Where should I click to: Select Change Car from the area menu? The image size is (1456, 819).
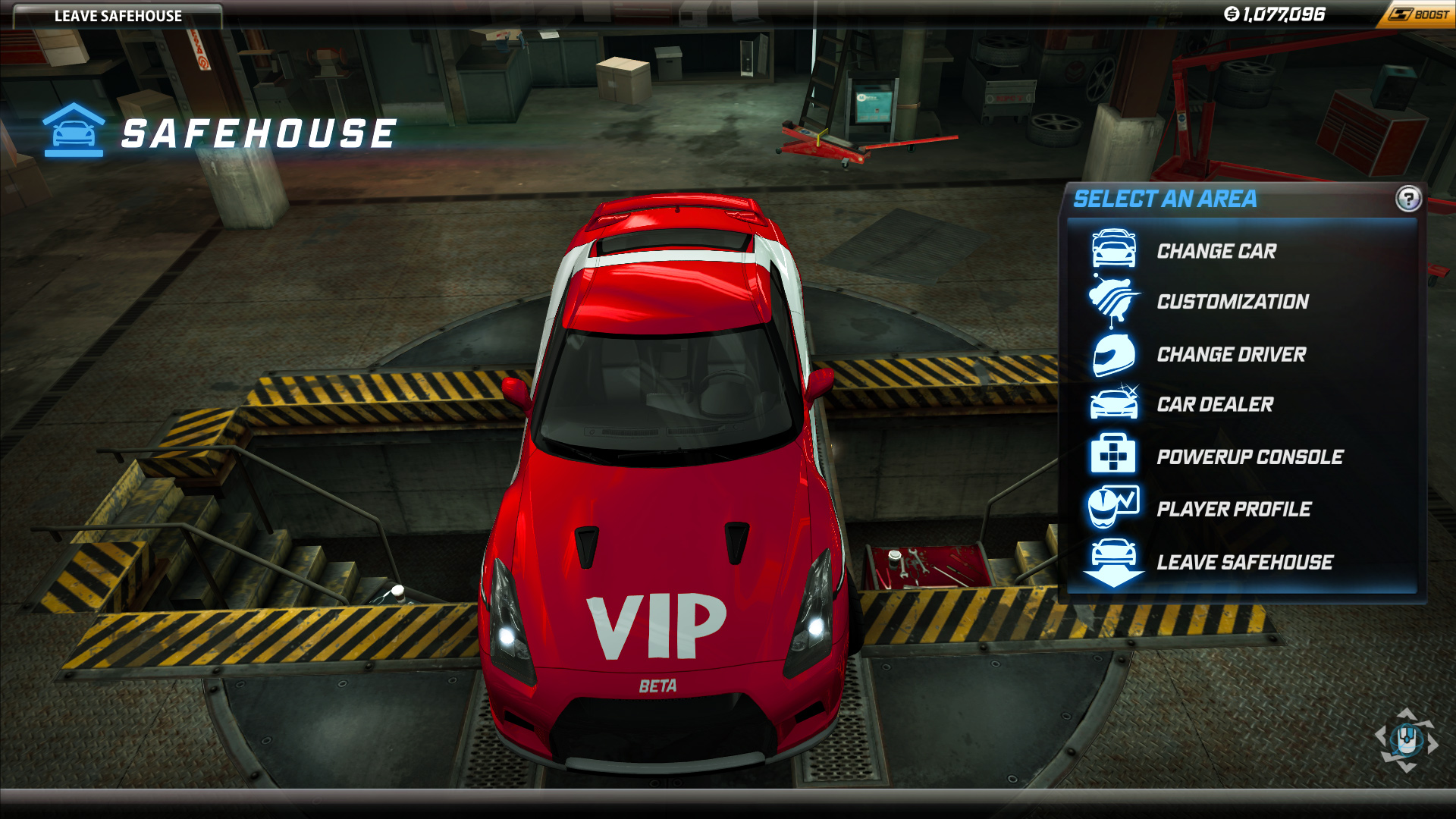click(x=1216, y=251)
